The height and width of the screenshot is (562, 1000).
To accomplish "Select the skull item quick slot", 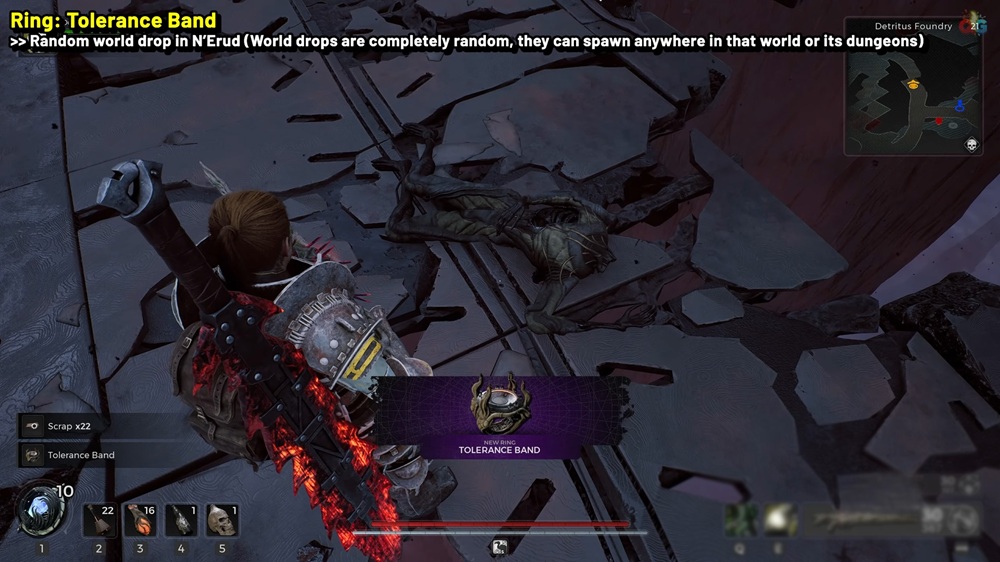I will tap(222, 520).
